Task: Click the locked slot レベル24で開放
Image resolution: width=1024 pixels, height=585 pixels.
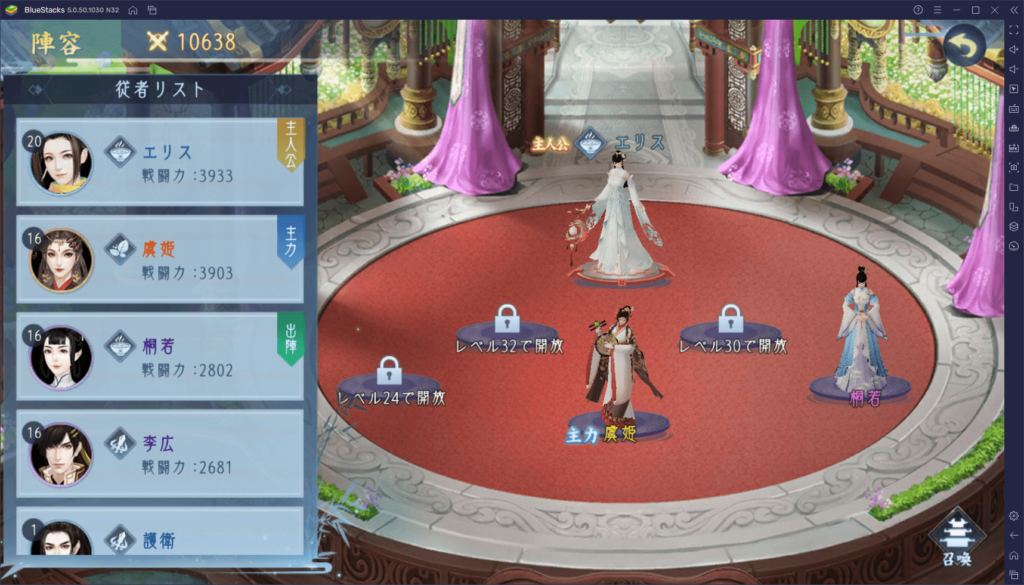Action: pos(389,381)
